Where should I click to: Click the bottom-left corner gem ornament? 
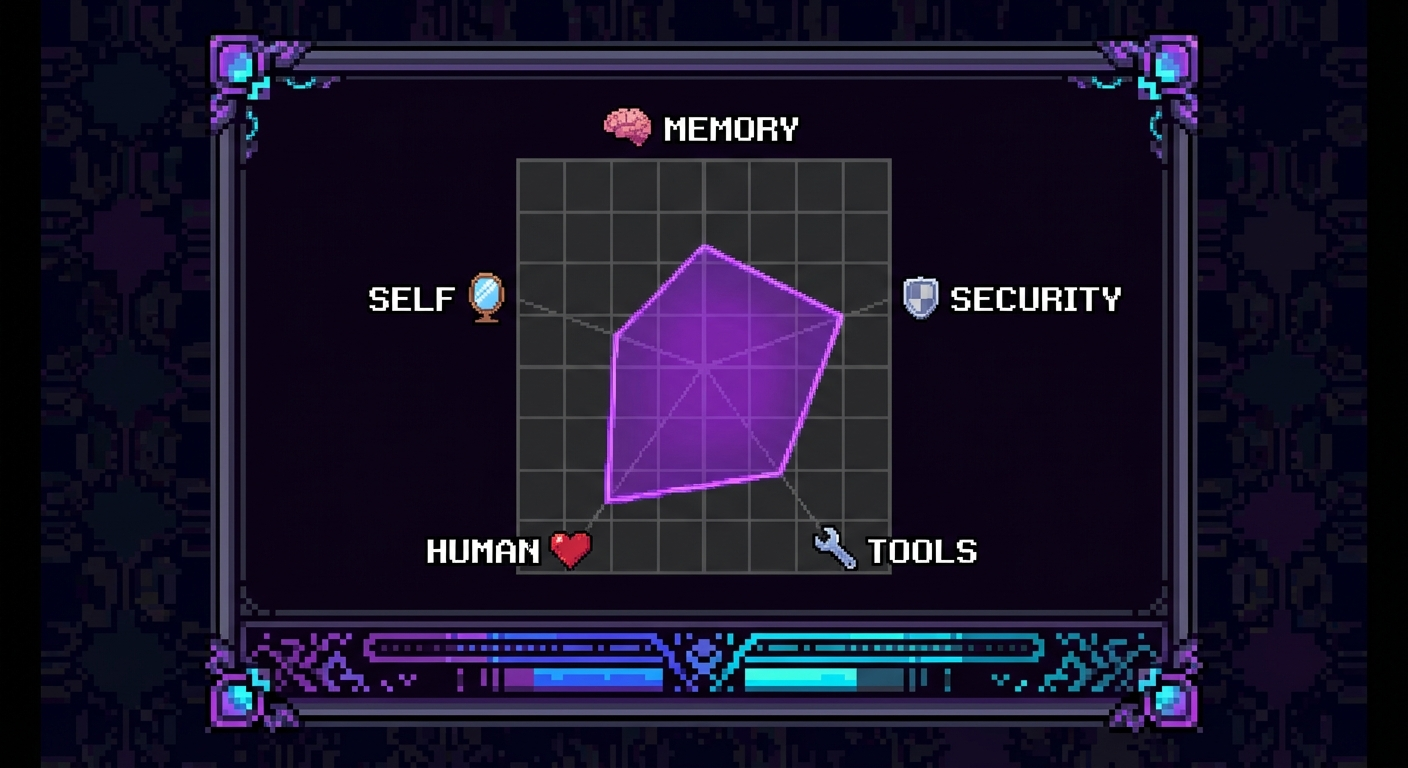tap(237, 700)
